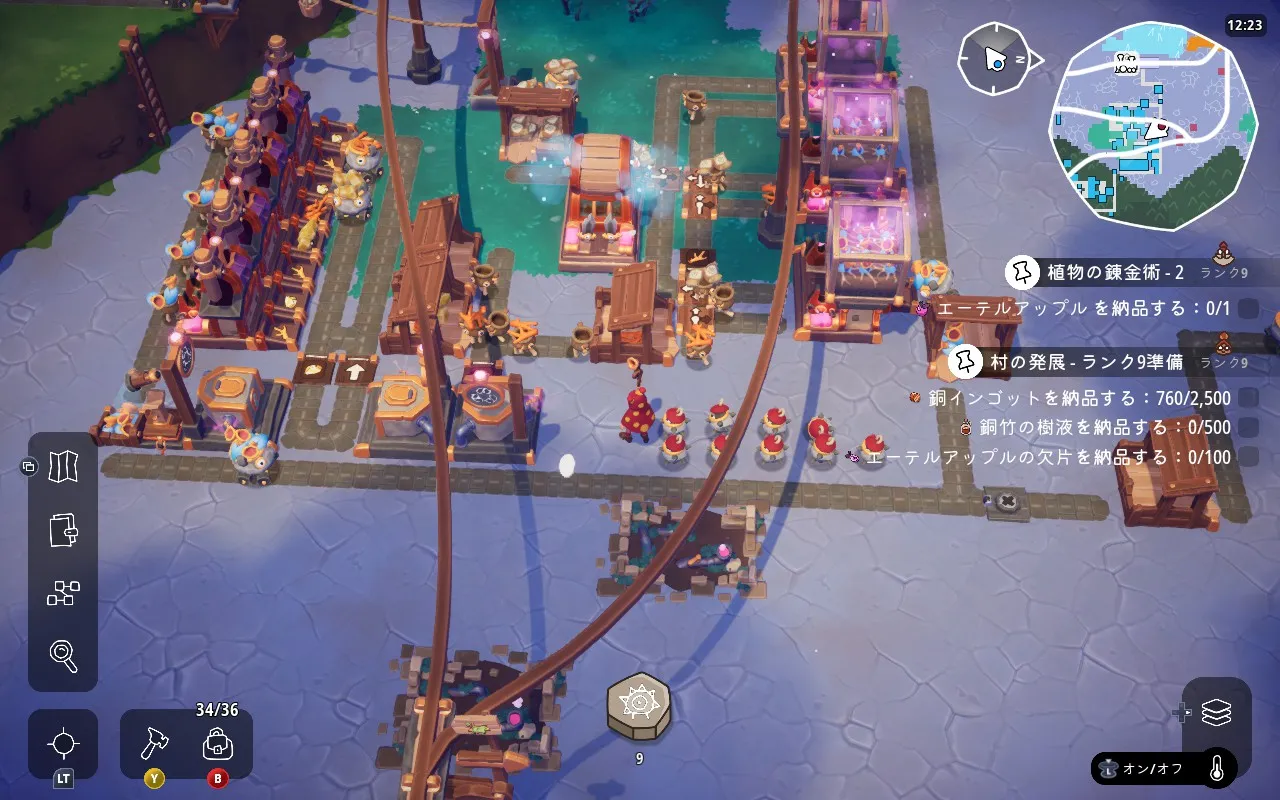Select the 植物の錬金術 - 2 quest title
Image resolution: width=1280 pixels, height=800 pixels.
(1115, 272)
